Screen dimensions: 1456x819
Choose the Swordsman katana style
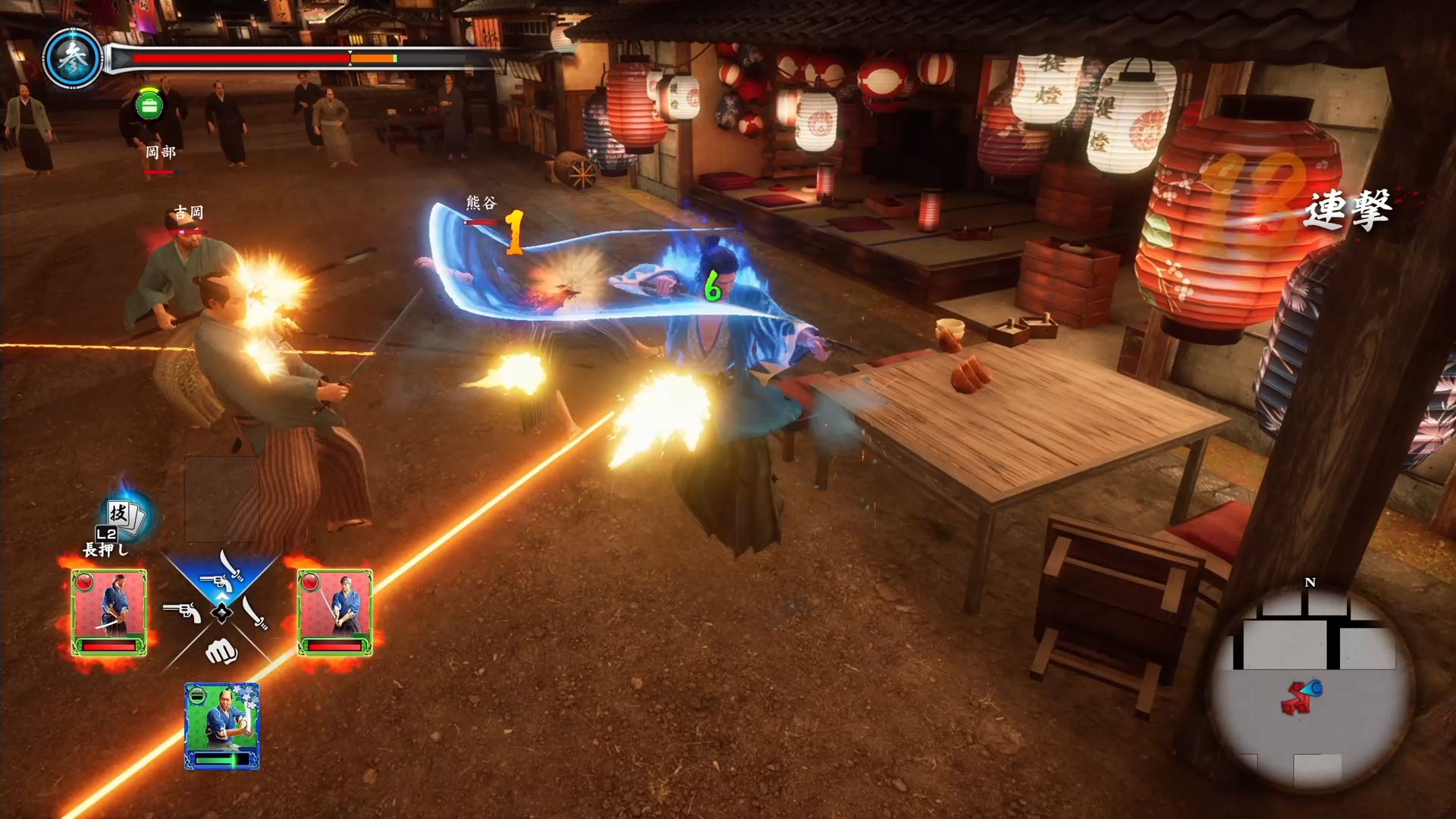(256, 612)
